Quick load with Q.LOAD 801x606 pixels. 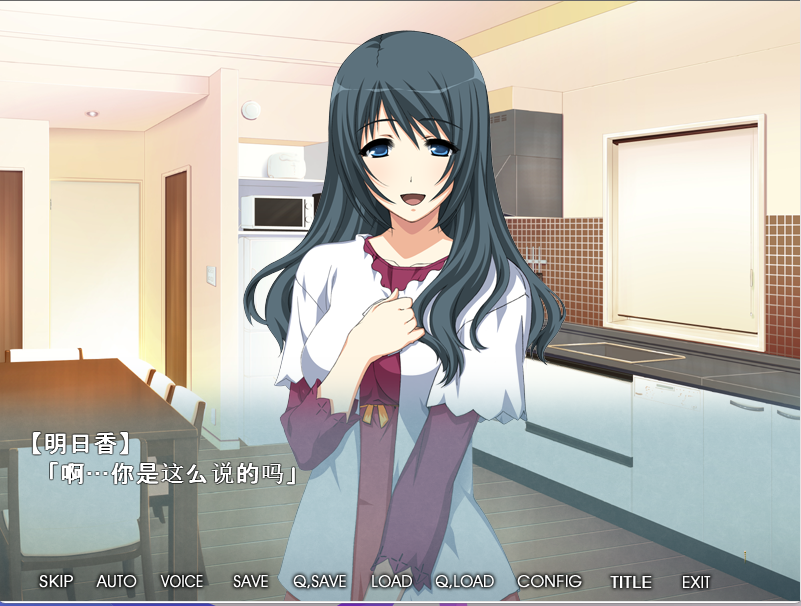point(464,581)
